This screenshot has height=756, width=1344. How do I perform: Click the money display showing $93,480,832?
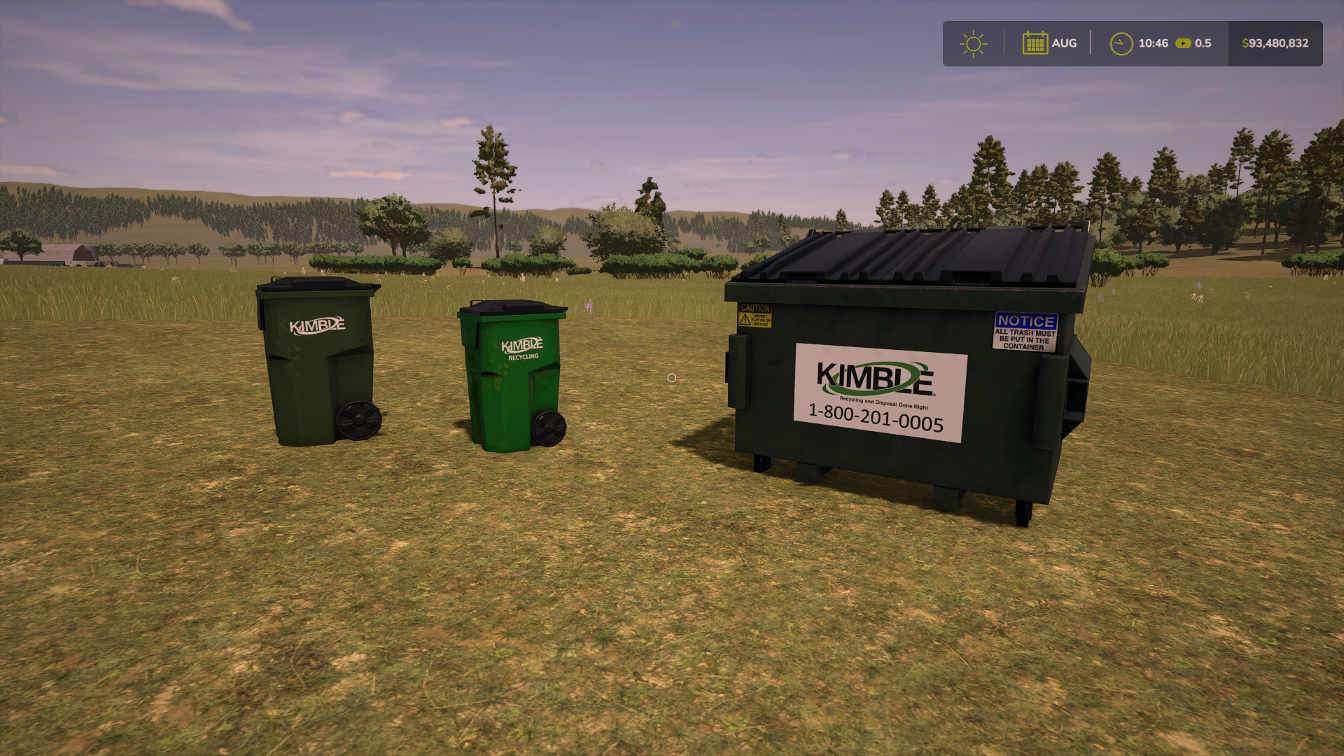point(1274,43)
